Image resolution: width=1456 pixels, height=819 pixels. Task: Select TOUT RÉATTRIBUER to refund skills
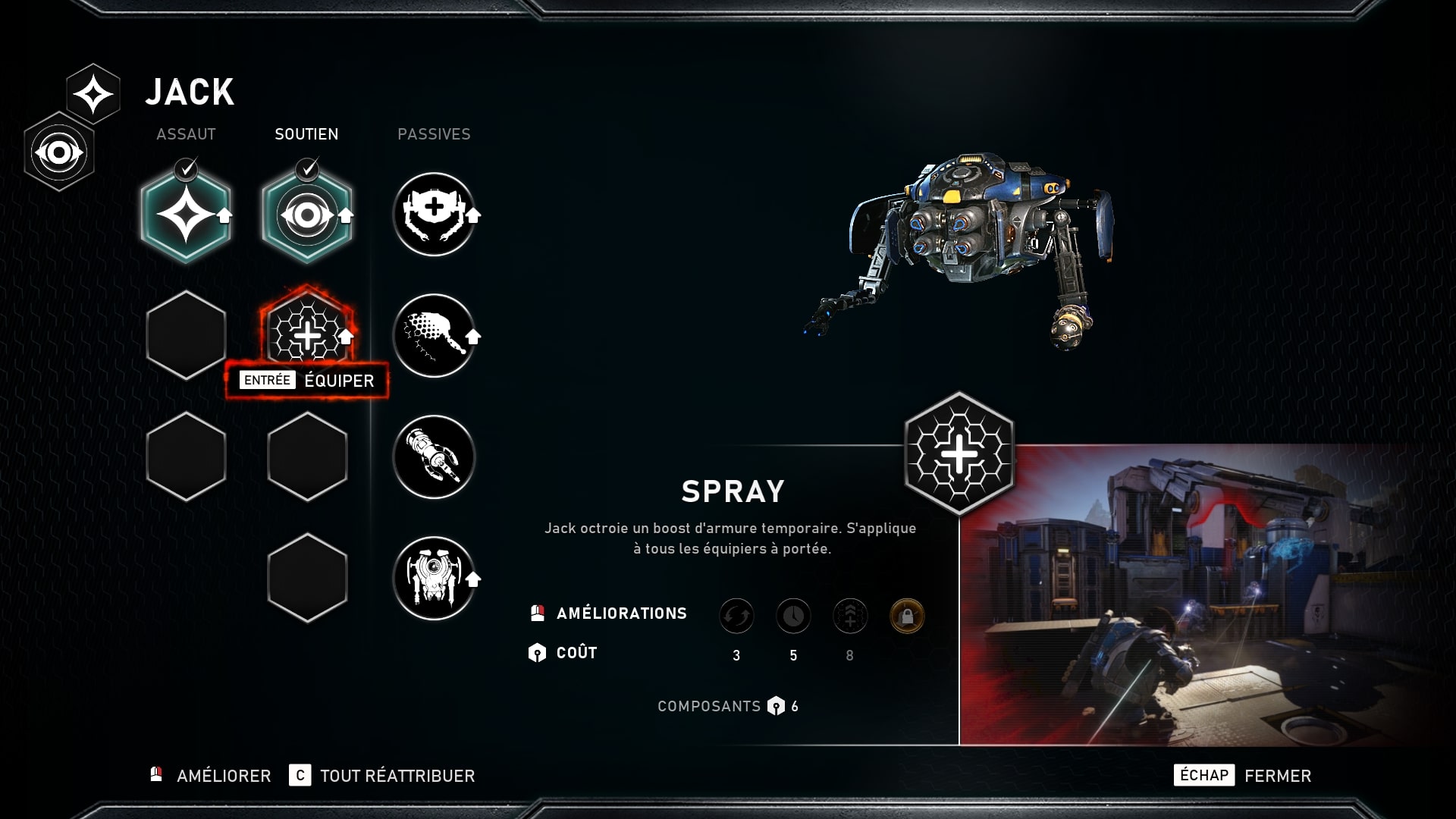click(397, 776)
